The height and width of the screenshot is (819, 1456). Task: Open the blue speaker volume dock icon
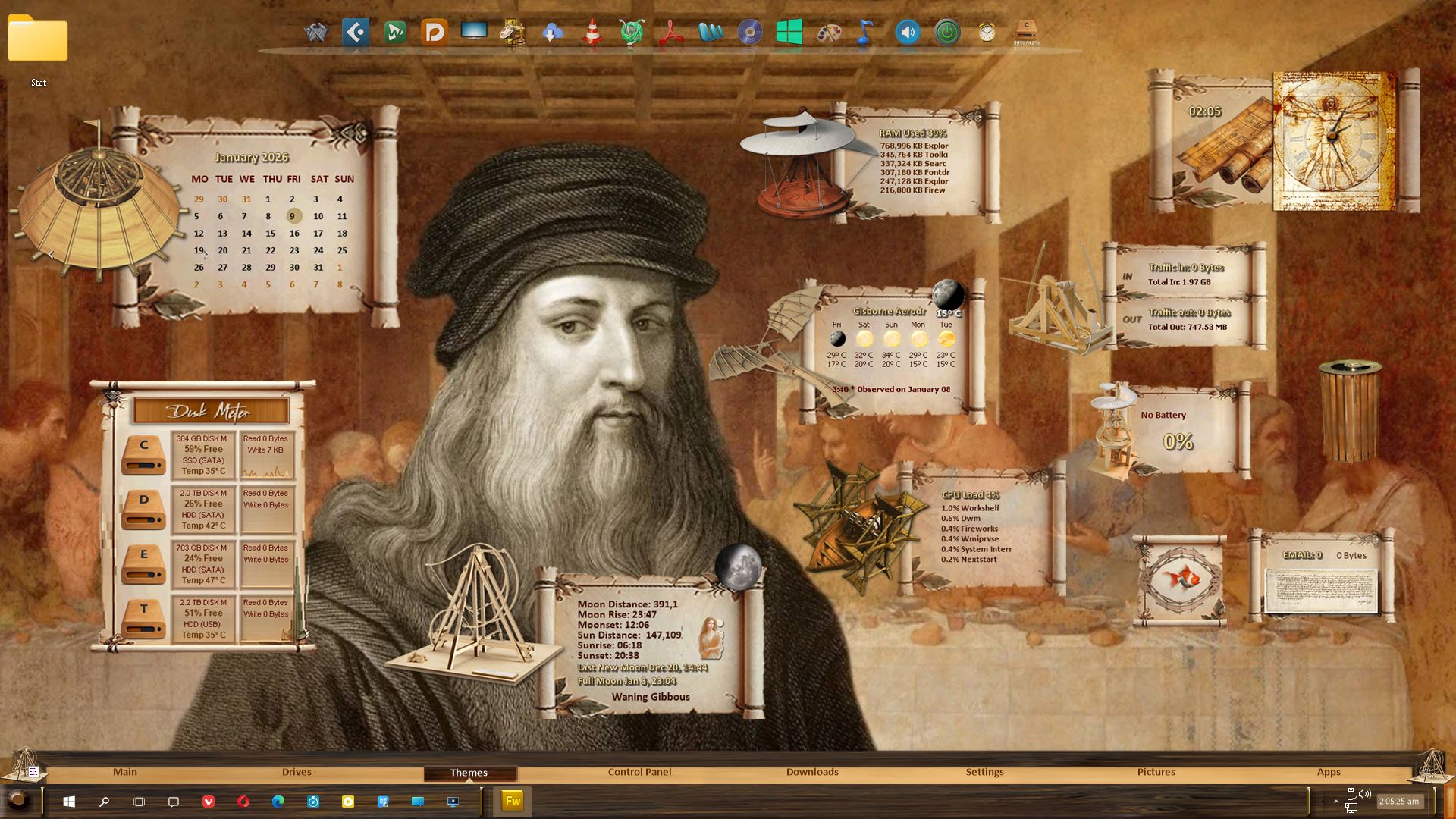tap(908, 33)
